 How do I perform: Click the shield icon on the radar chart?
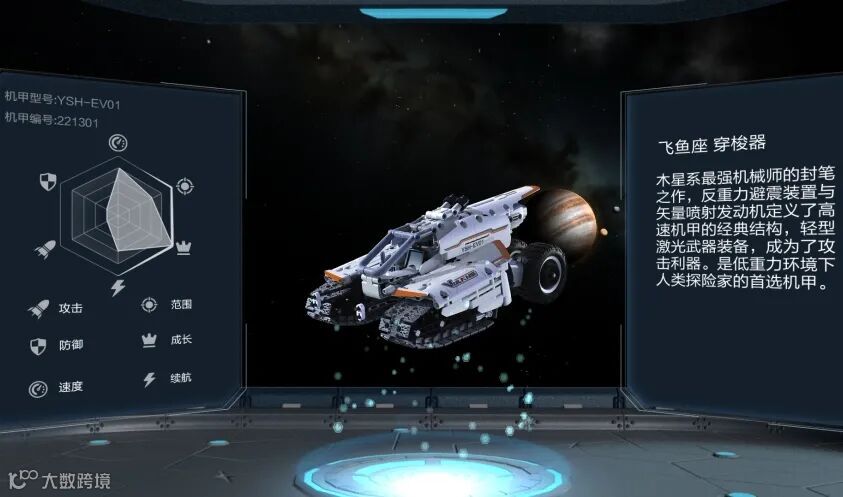(46, 181)
